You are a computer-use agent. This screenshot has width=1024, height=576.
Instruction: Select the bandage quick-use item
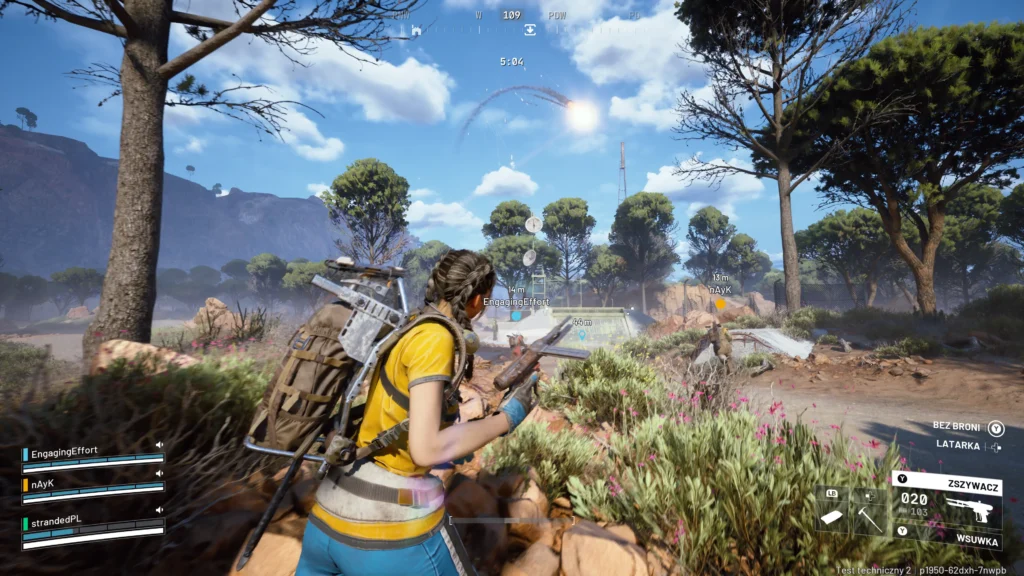(x=832, y=516)
